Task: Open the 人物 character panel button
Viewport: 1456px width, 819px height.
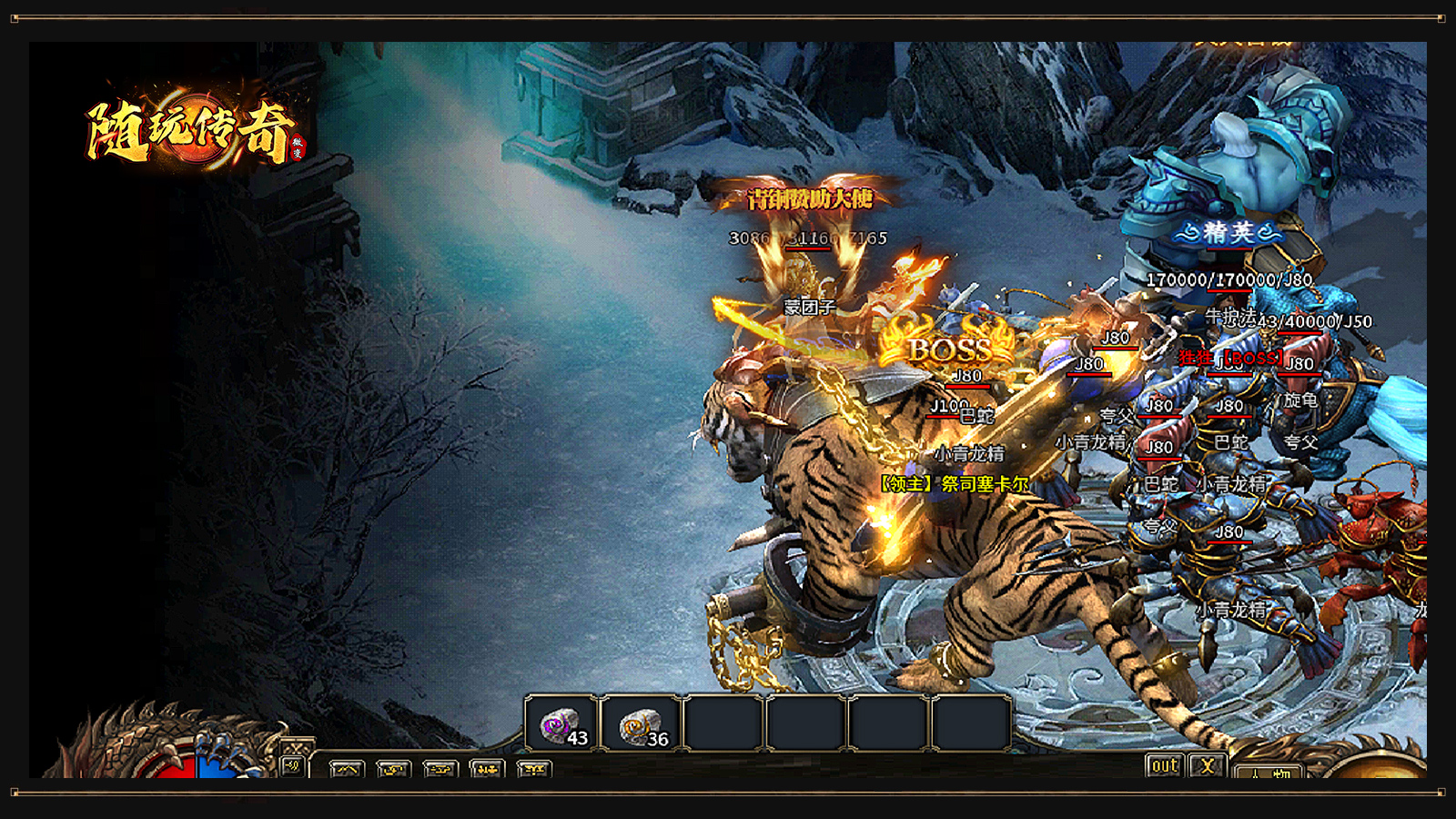Action: point(1269,773)
